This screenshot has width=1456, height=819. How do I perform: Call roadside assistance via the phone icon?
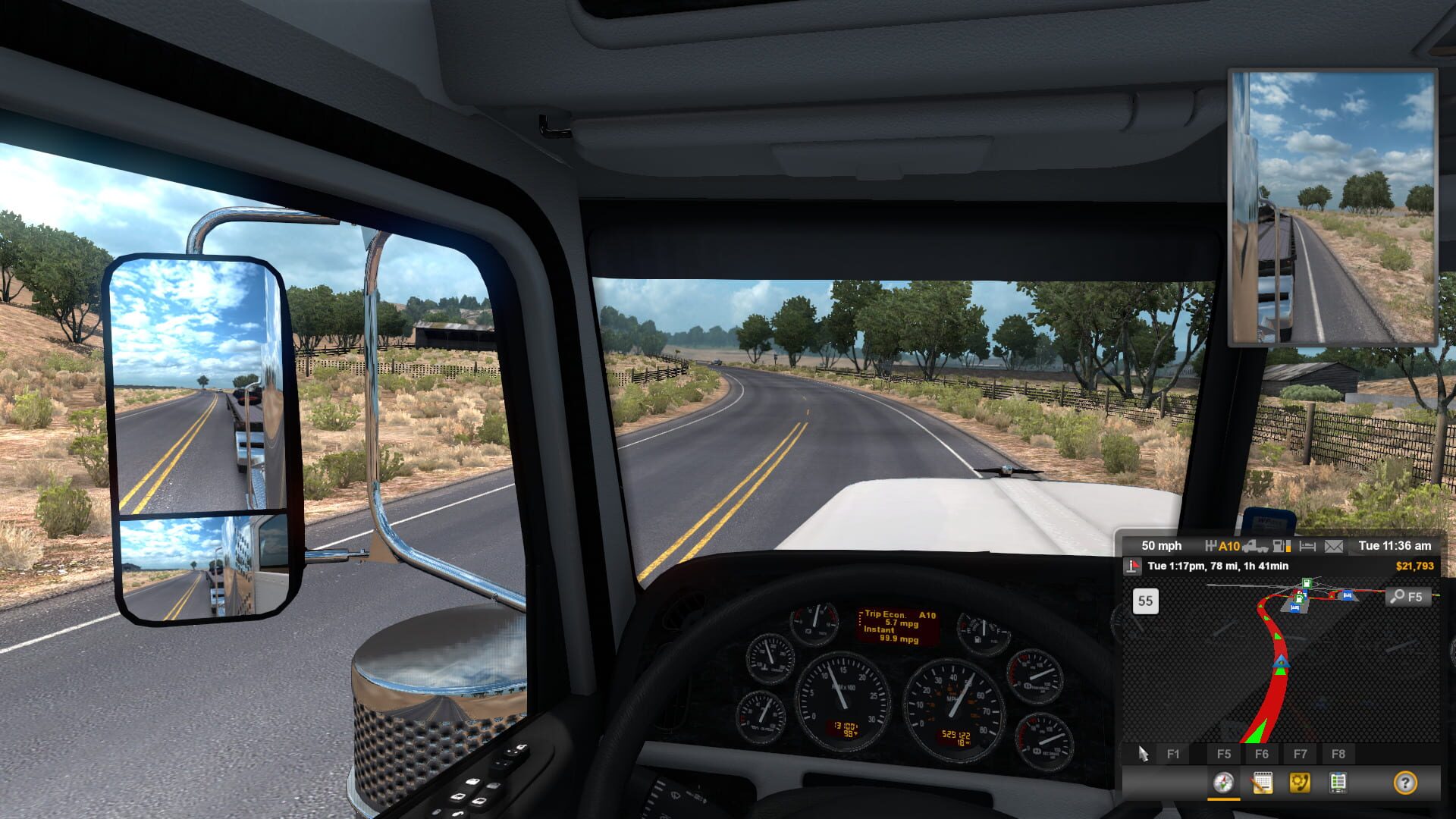coord(1299,783)
